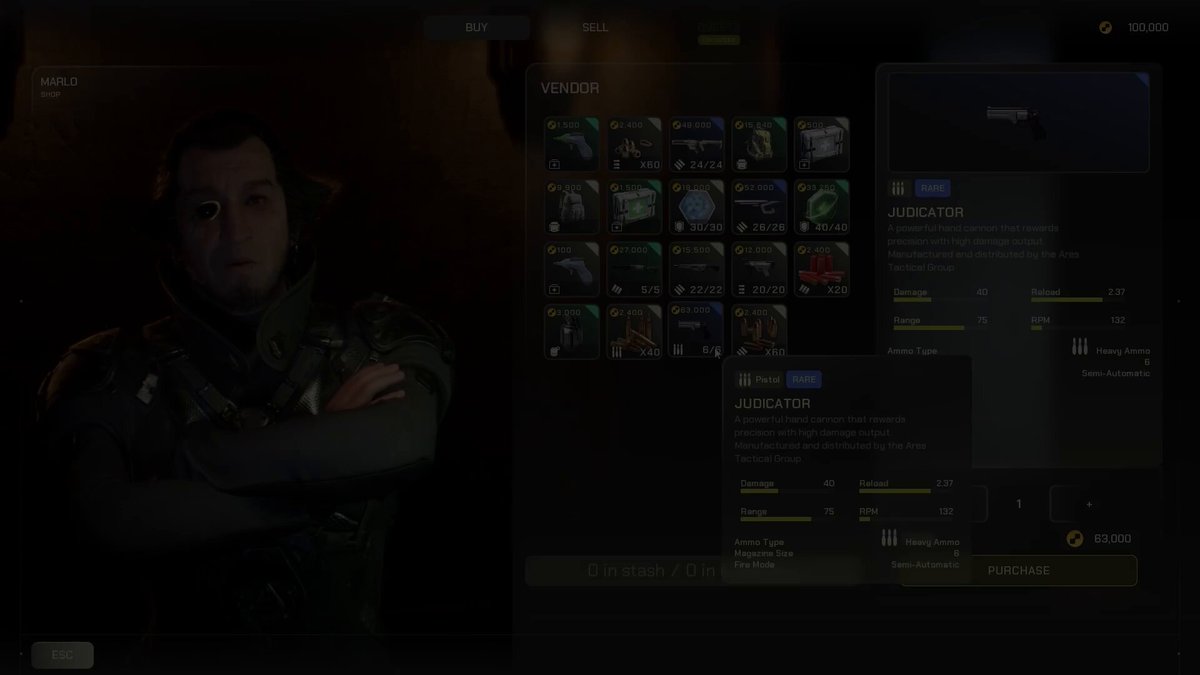Select the Judicator pistol slot priced 63,000
The width and height of the screenshot is (1200, 675).
tap(697, 331)
